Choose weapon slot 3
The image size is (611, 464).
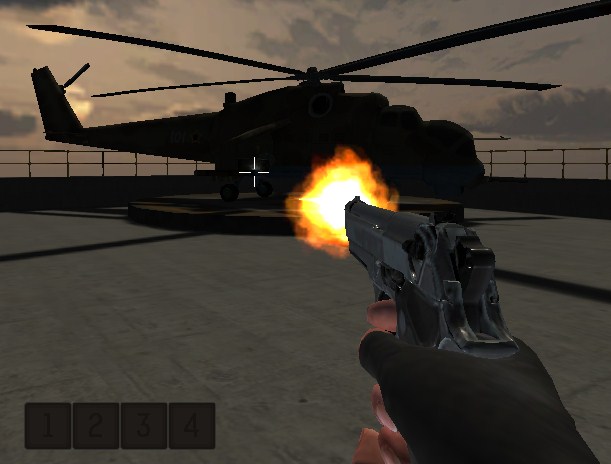pyautogui.click(x=144, y=426)
